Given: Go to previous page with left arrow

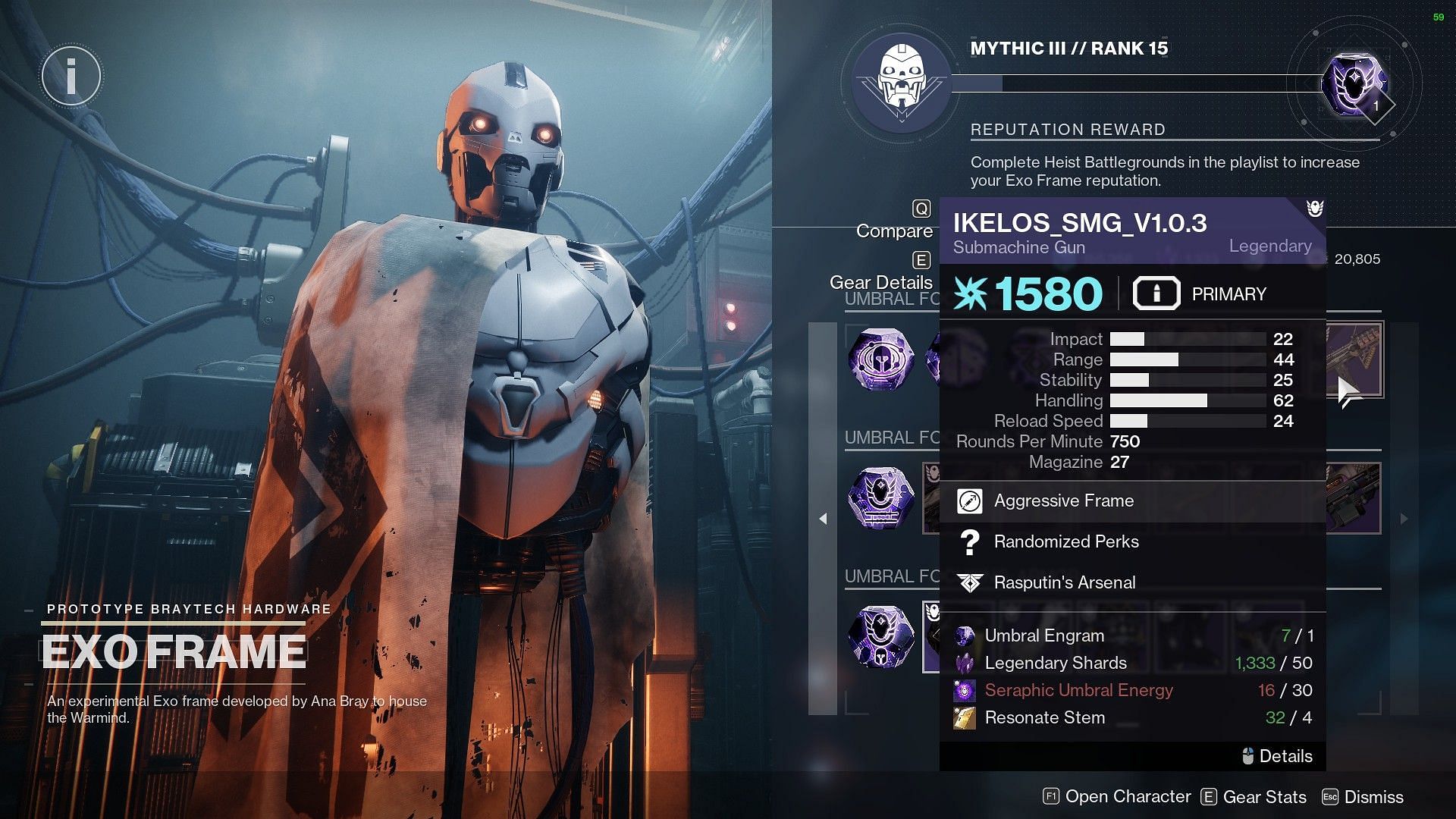Looking at the screenshot, I should click(823, 519).
